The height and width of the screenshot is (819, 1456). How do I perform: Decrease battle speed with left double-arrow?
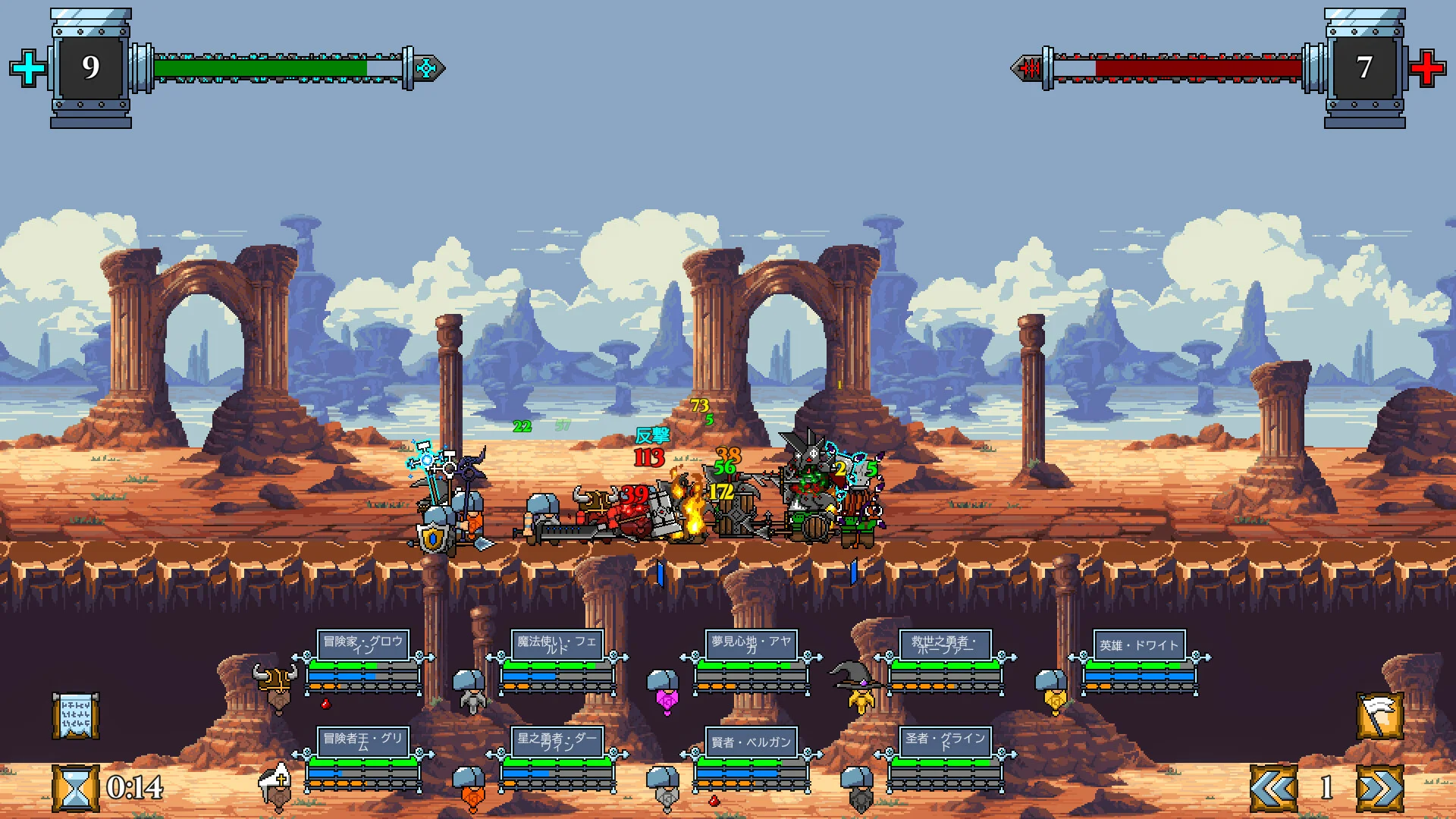(1273, 788)
